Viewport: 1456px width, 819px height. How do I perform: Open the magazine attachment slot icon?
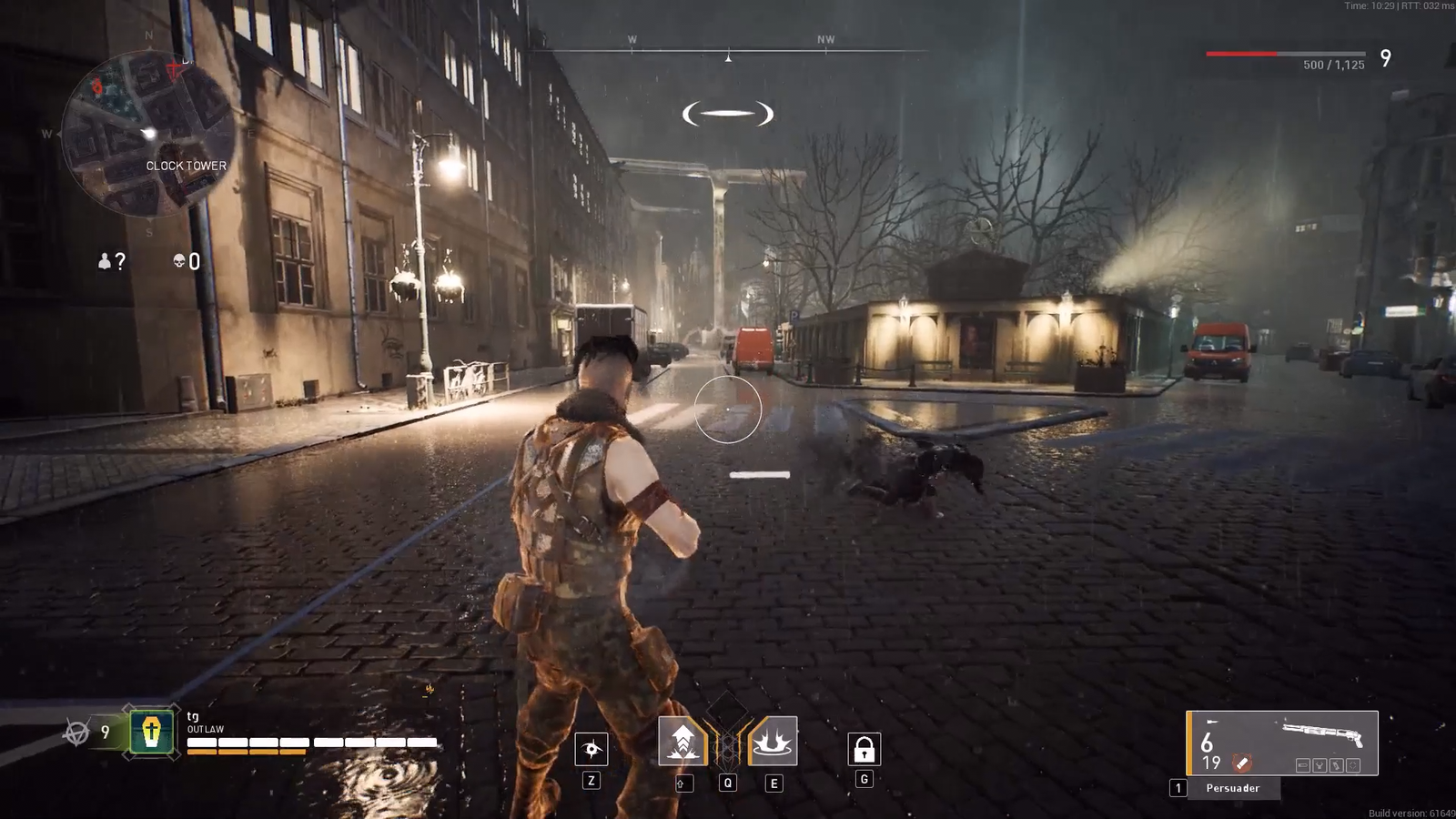point(1336,765)
